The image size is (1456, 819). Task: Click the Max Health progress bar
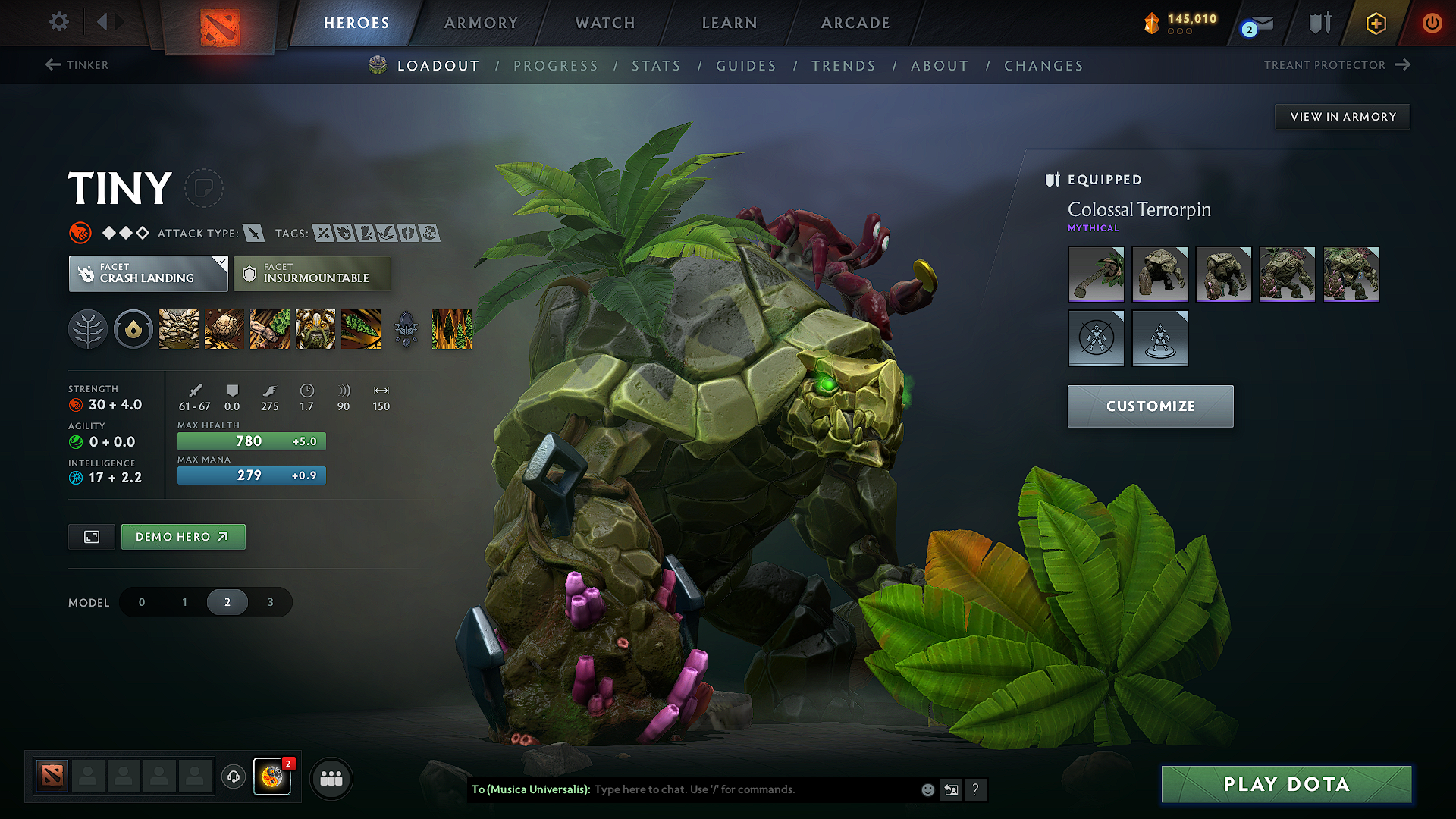[251, 441]
